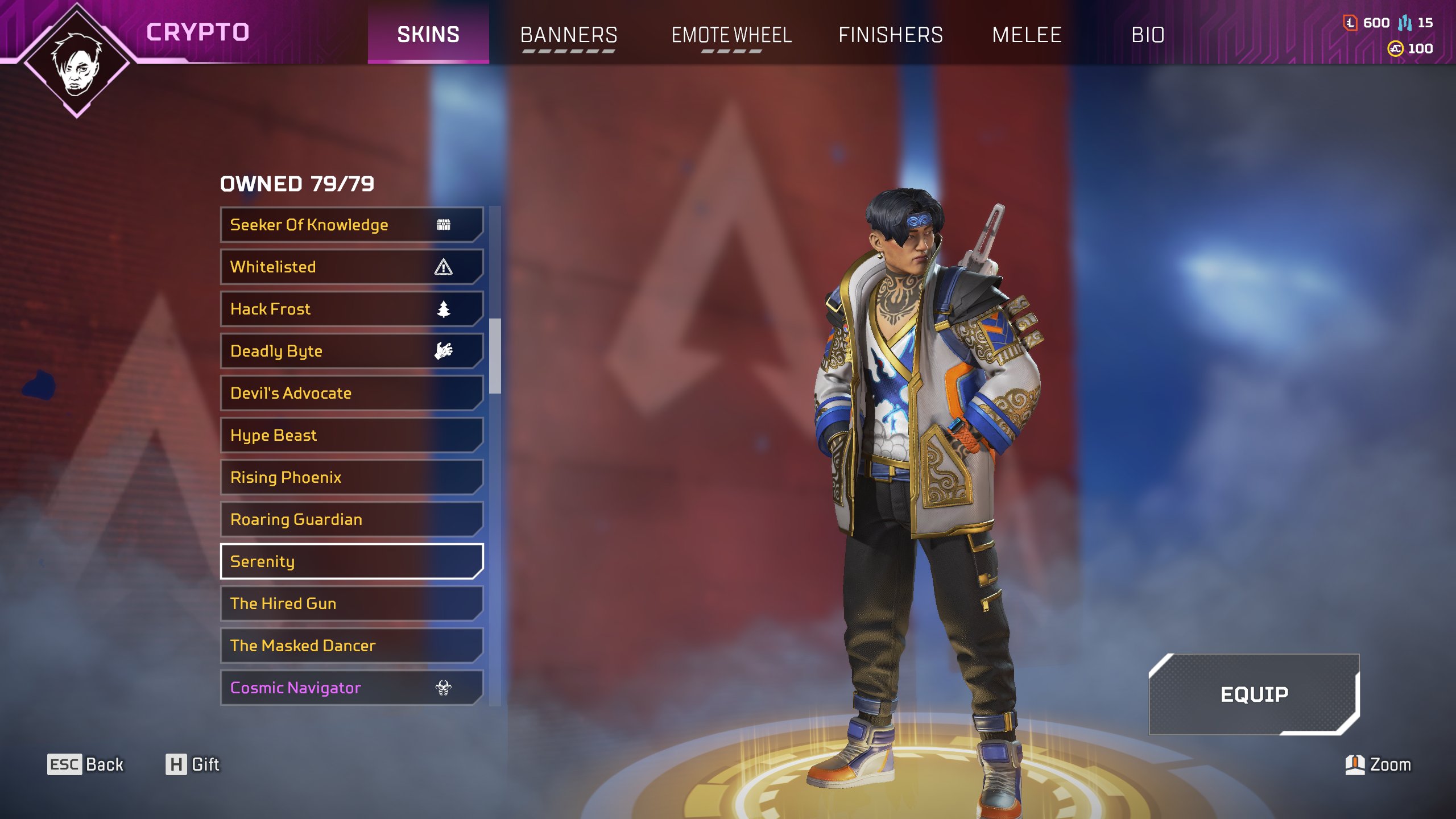Switch to the Banners tab

[x=569, y=35]
